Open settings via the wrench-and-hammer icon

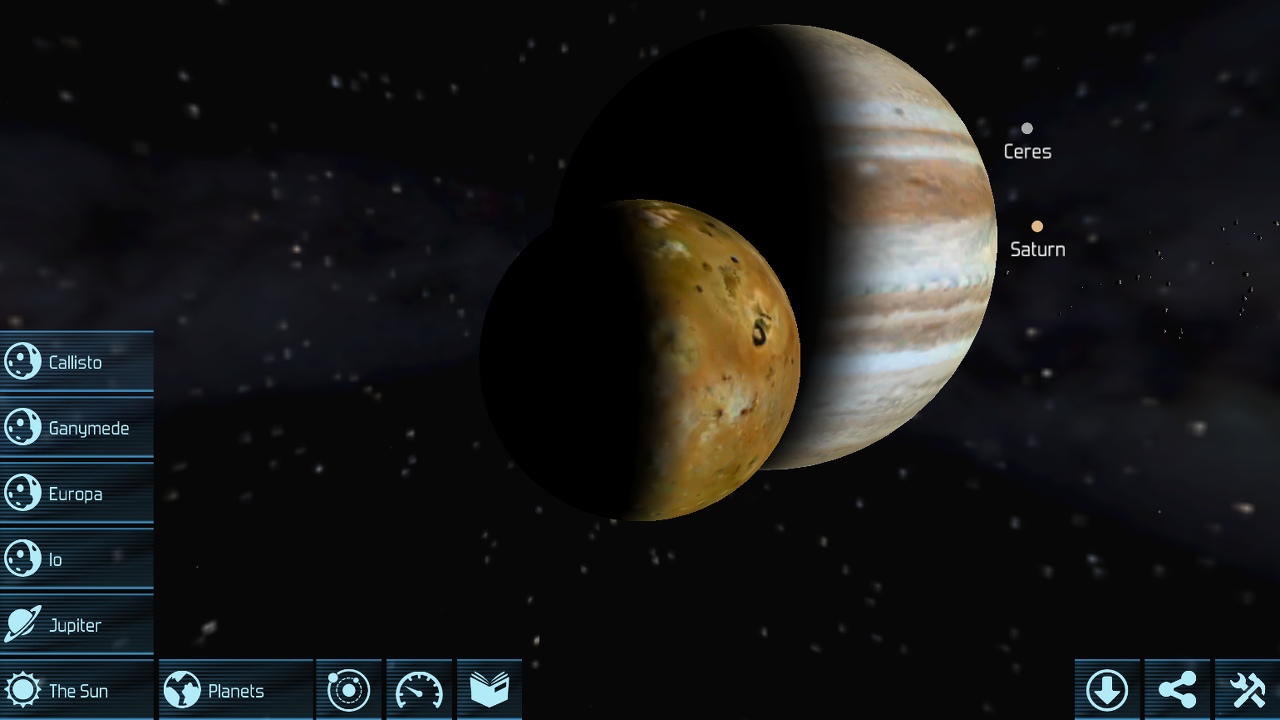(x=1247, y=689)
